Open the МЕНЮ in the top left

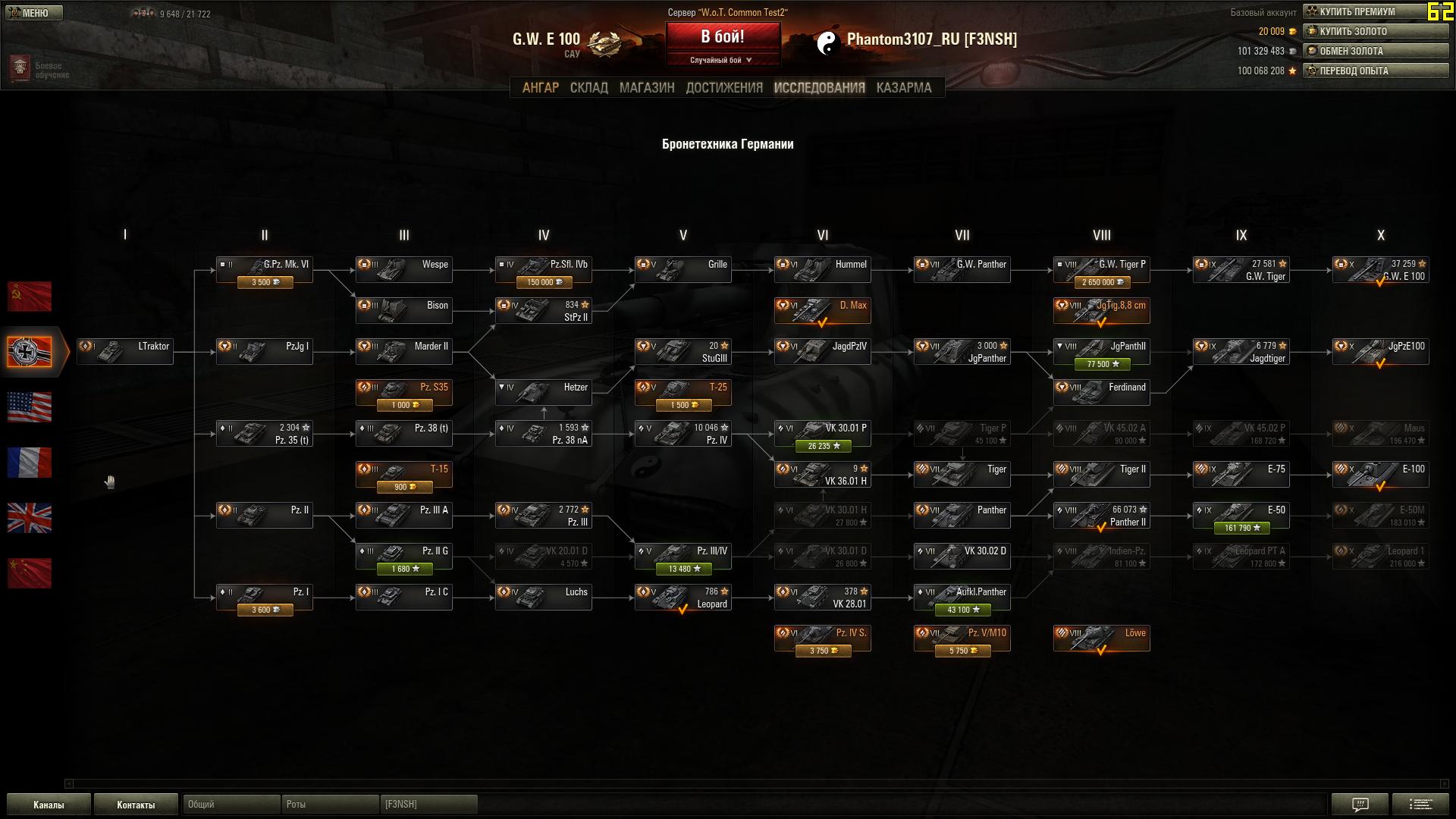coord(33,12)
